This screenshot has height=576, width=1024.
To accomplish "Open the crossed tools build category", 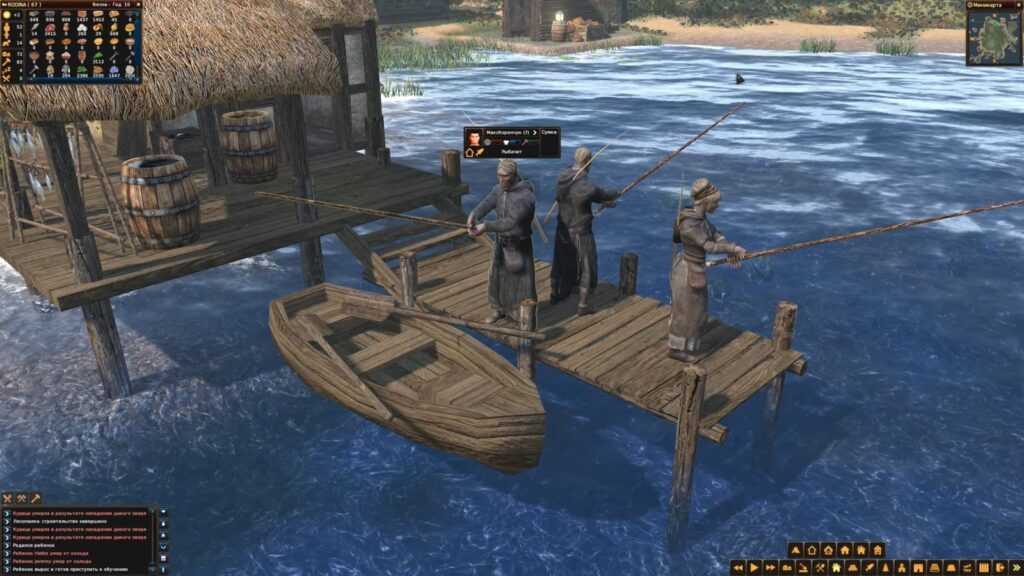I will (x=819, y=567).
